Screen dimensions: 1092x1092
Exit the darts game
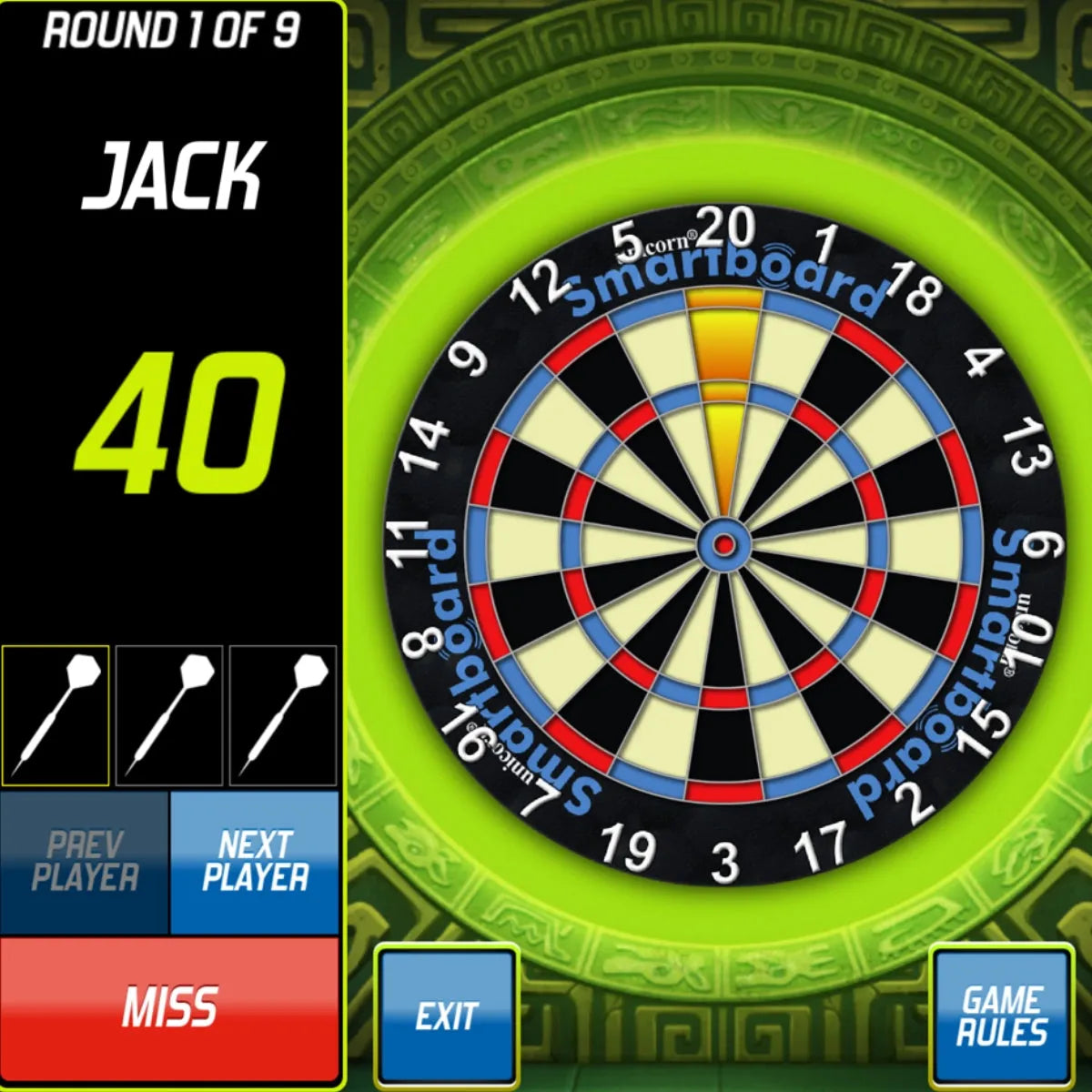446,1015
